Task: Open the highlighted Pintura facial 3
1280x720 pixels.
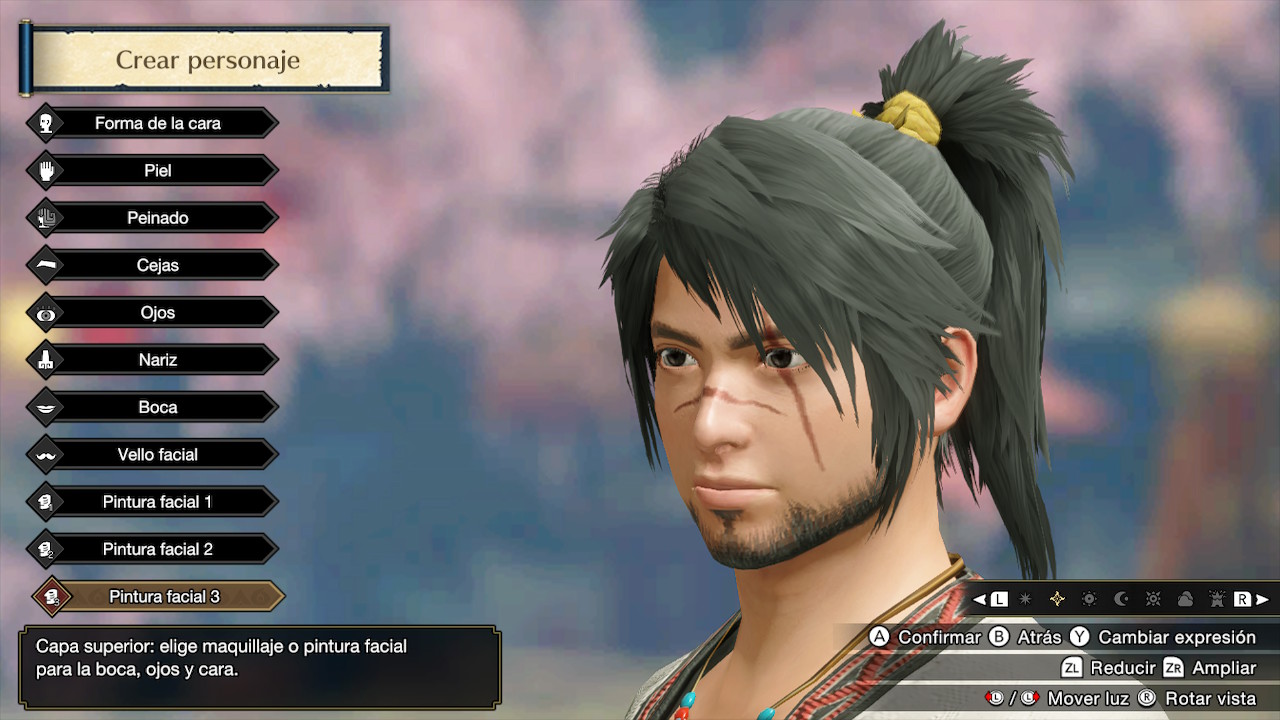Action: (x=163, y=597)
